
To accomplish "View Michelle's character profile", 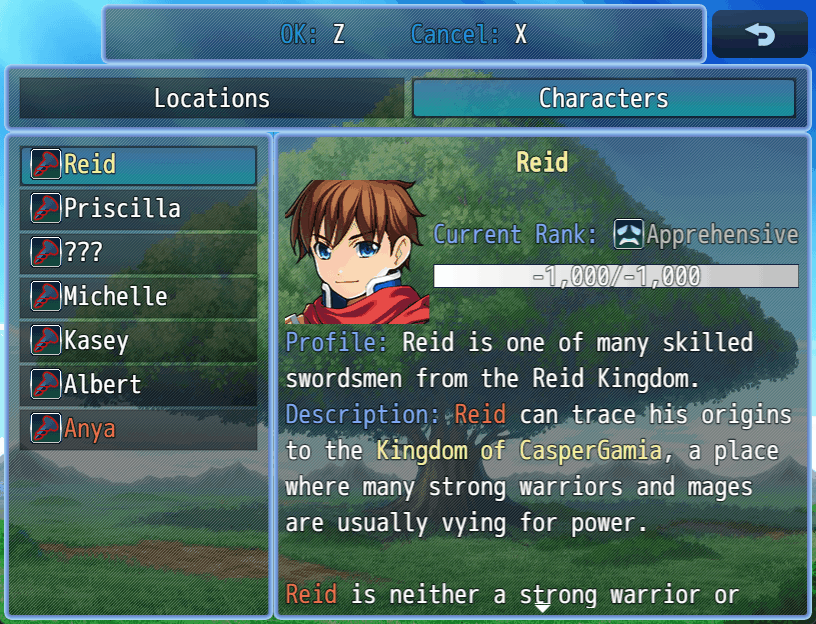I will (138, 297).
